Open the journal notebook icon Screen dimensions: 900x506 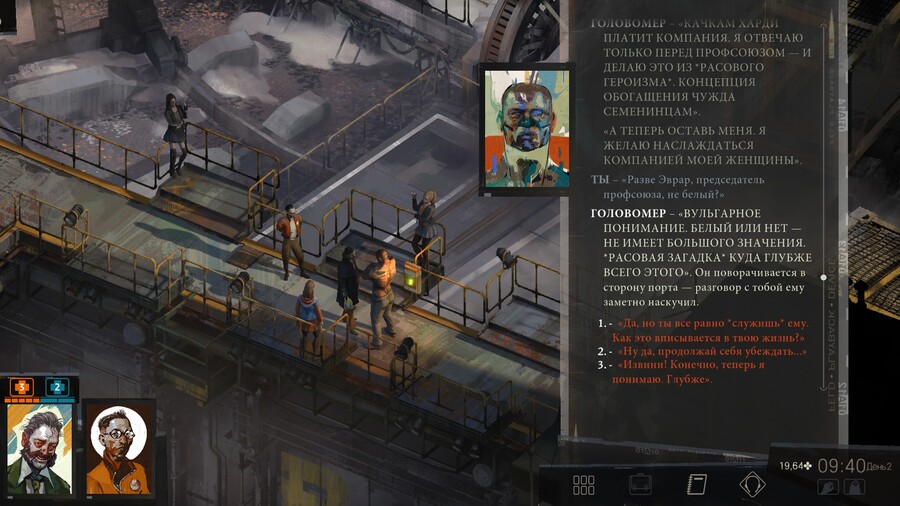(x=697, y=485)
